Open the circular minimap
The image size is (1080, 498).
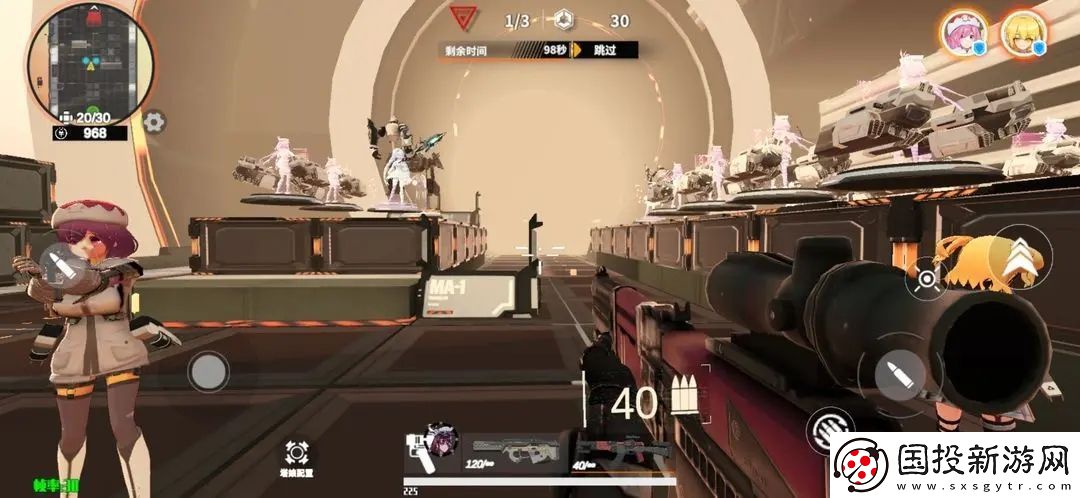click(91, 64)
